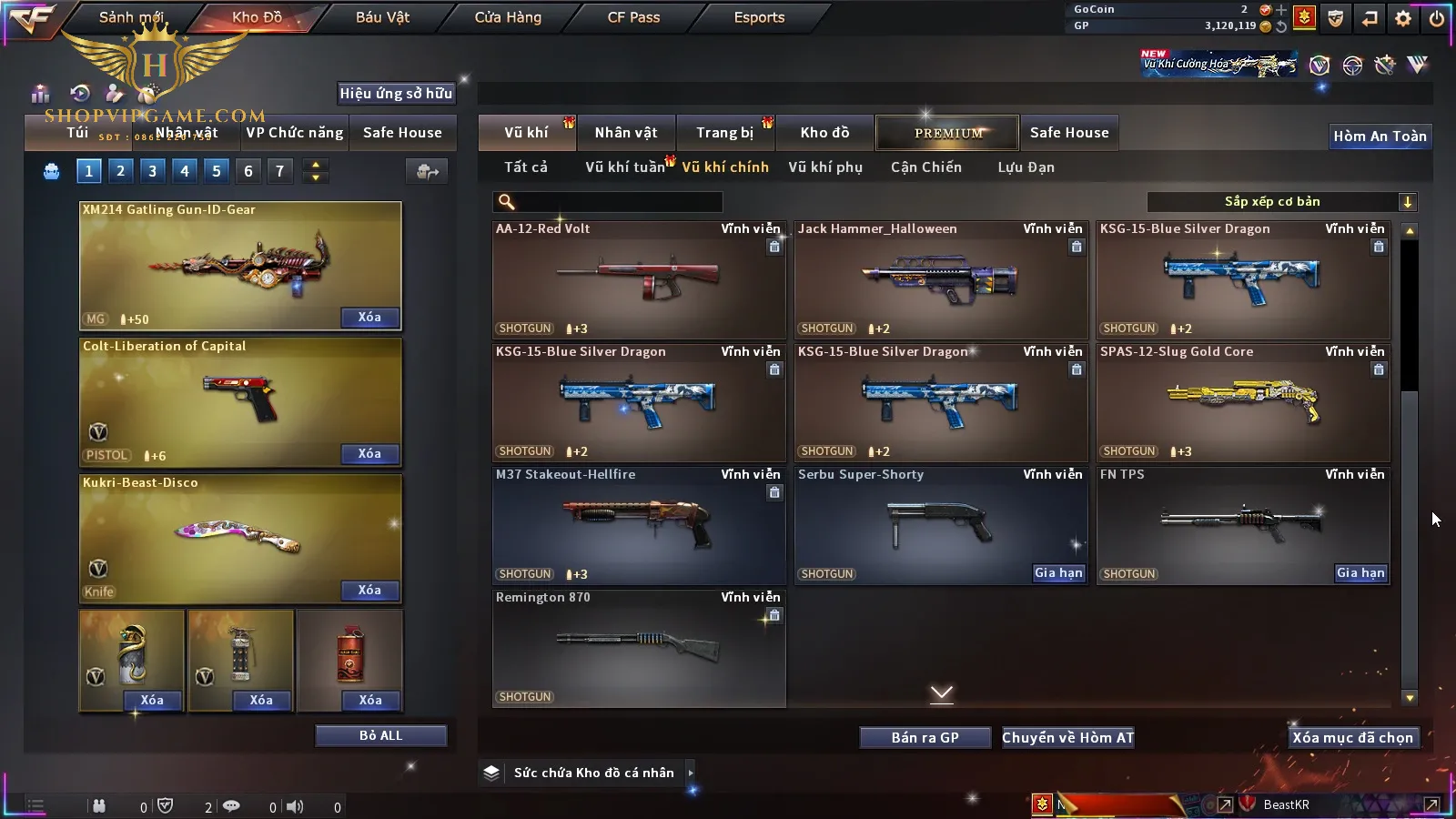Viewport: 1456px width, 819px height.
Task: Pick the M37 Stakeout-Hellfire shotgun
Action: point(638,525)
